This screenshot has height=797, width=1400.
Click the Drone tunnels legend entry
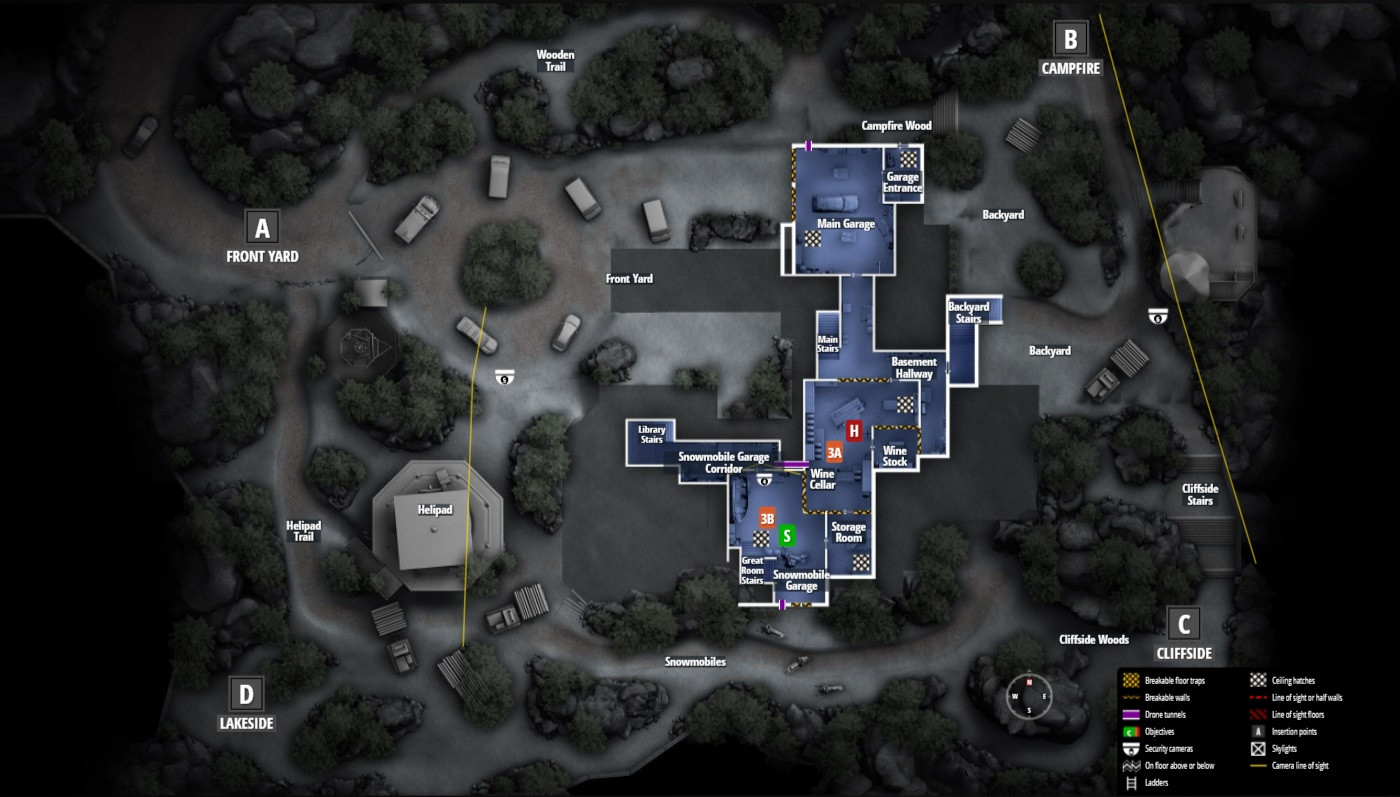1165,715
